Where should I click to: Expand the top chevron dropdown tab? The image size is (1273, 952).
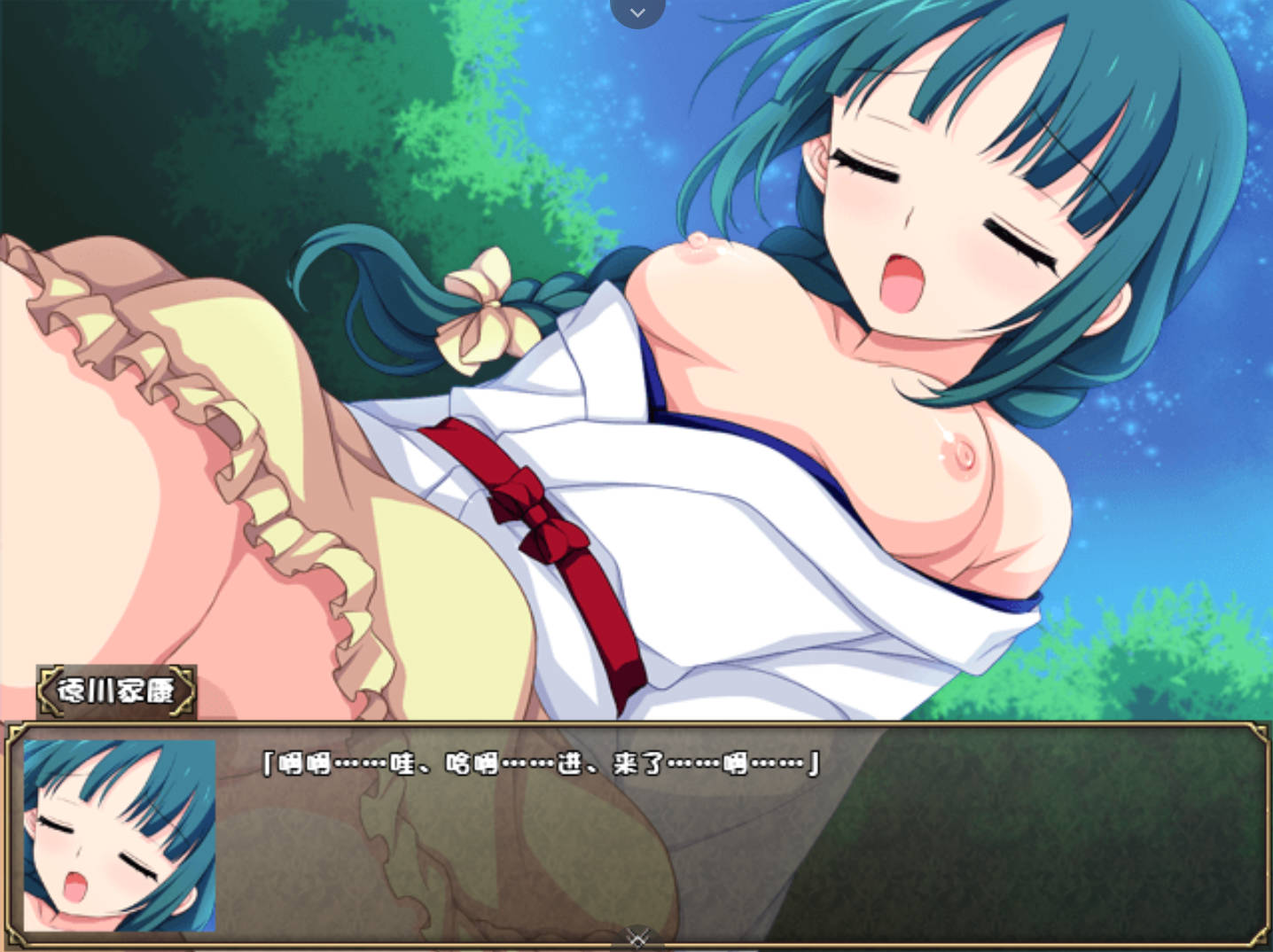point(637,12)
